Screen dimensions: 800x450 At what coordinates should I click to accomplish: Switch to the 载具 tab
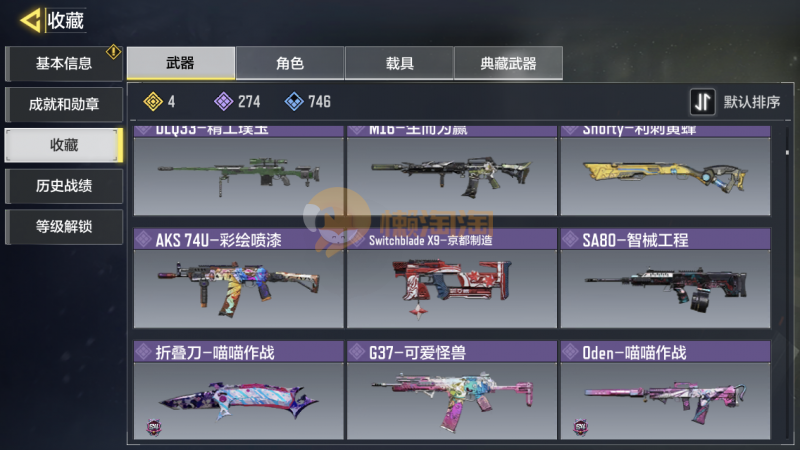[x=399, y=64]
